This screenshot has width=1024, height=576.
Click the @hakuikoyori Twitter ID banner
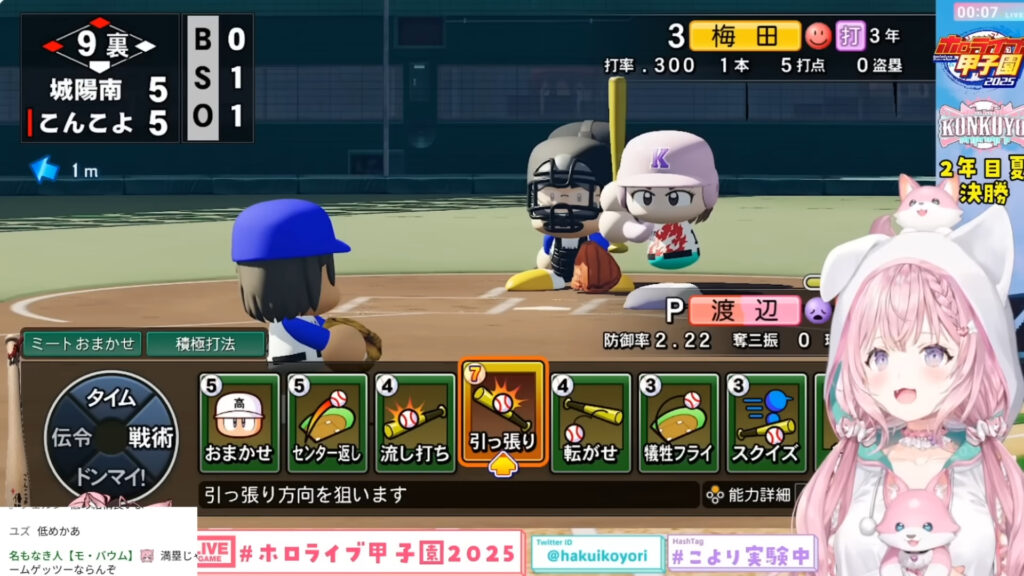pos(597,554)
